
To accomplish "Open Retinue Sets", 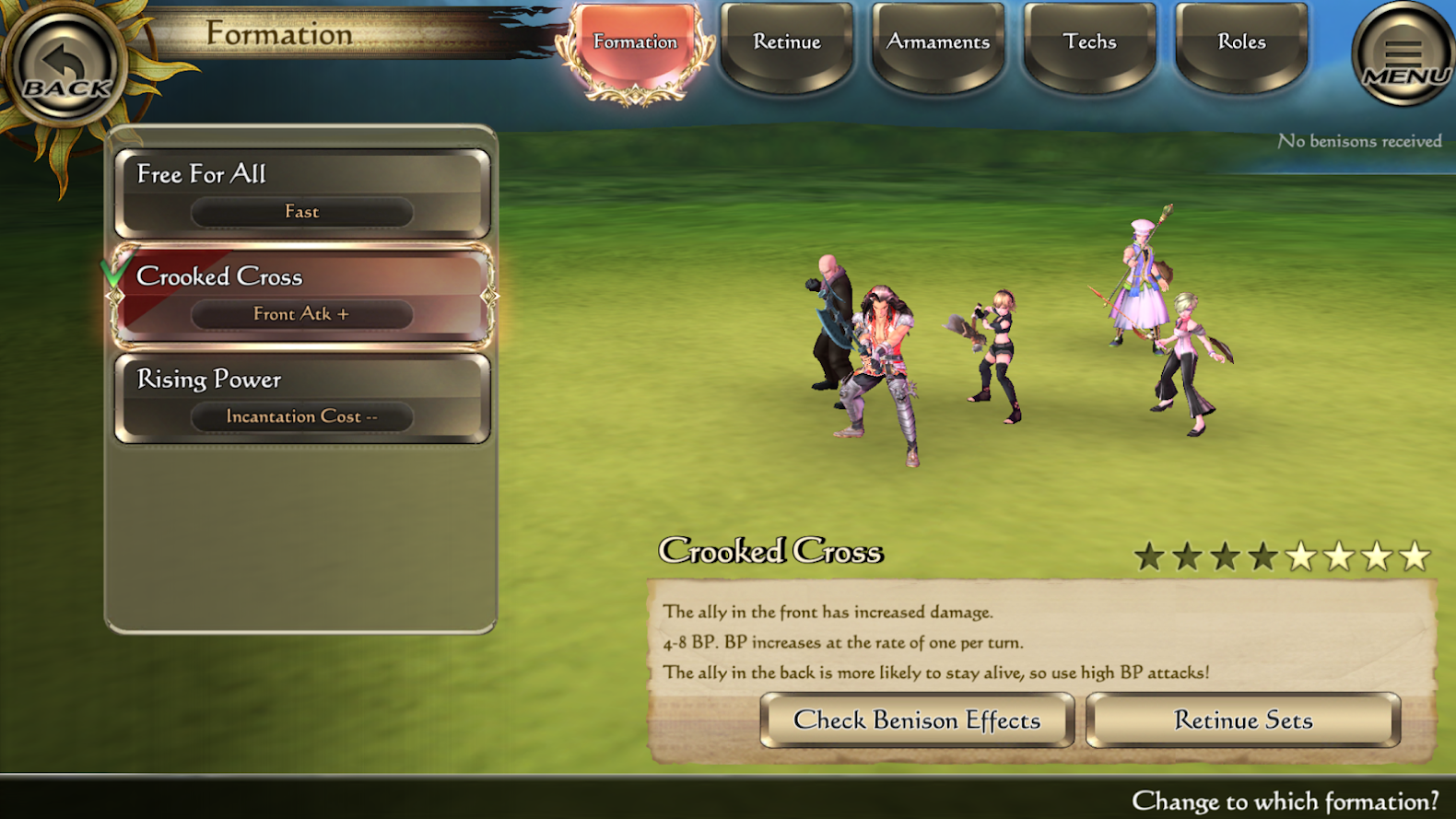I will 1242,720.
